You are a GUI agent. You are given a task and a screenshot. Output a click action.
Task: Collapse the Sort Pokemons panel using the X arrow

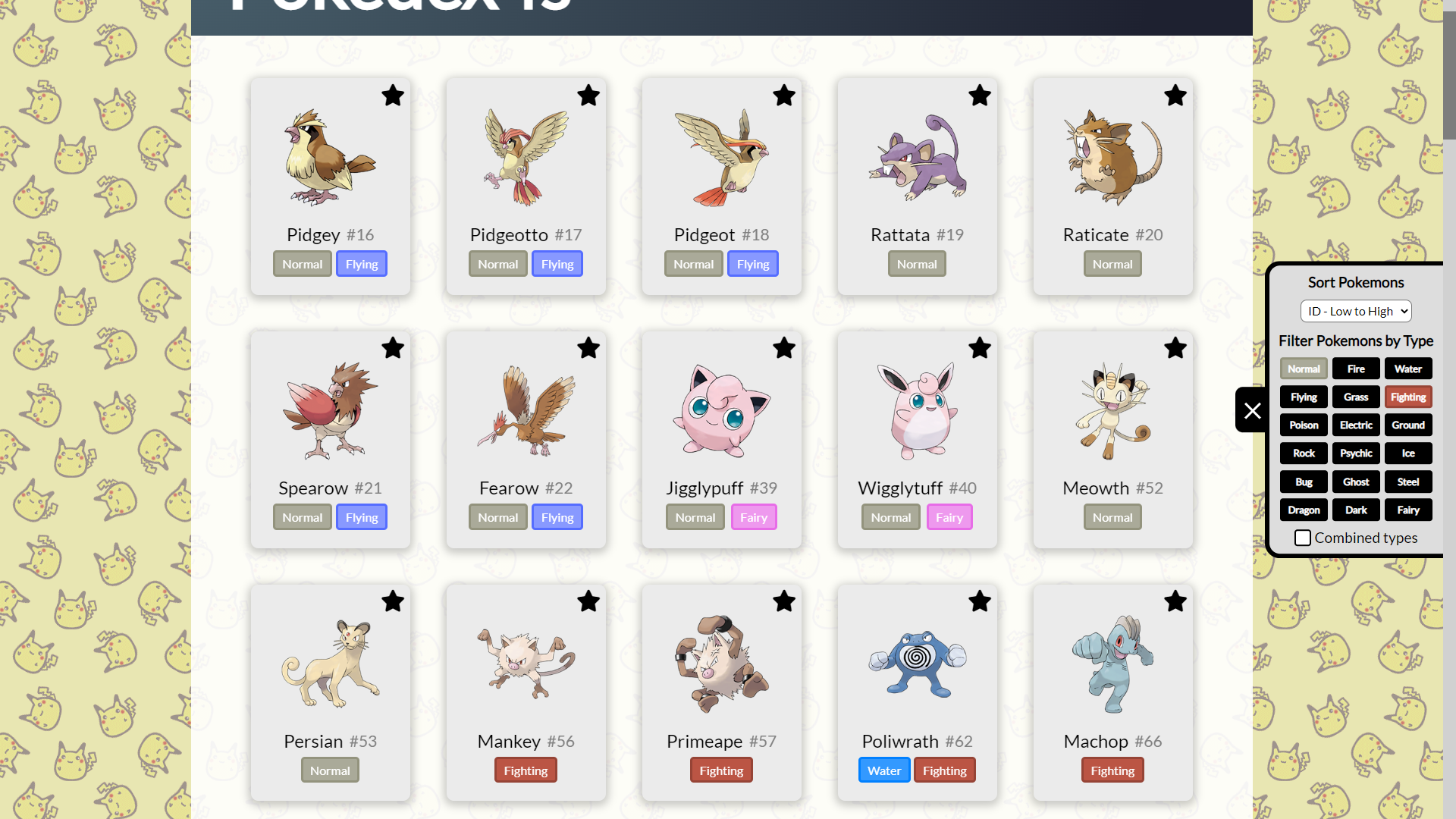pyautogui.click(x=1251, y=409)
